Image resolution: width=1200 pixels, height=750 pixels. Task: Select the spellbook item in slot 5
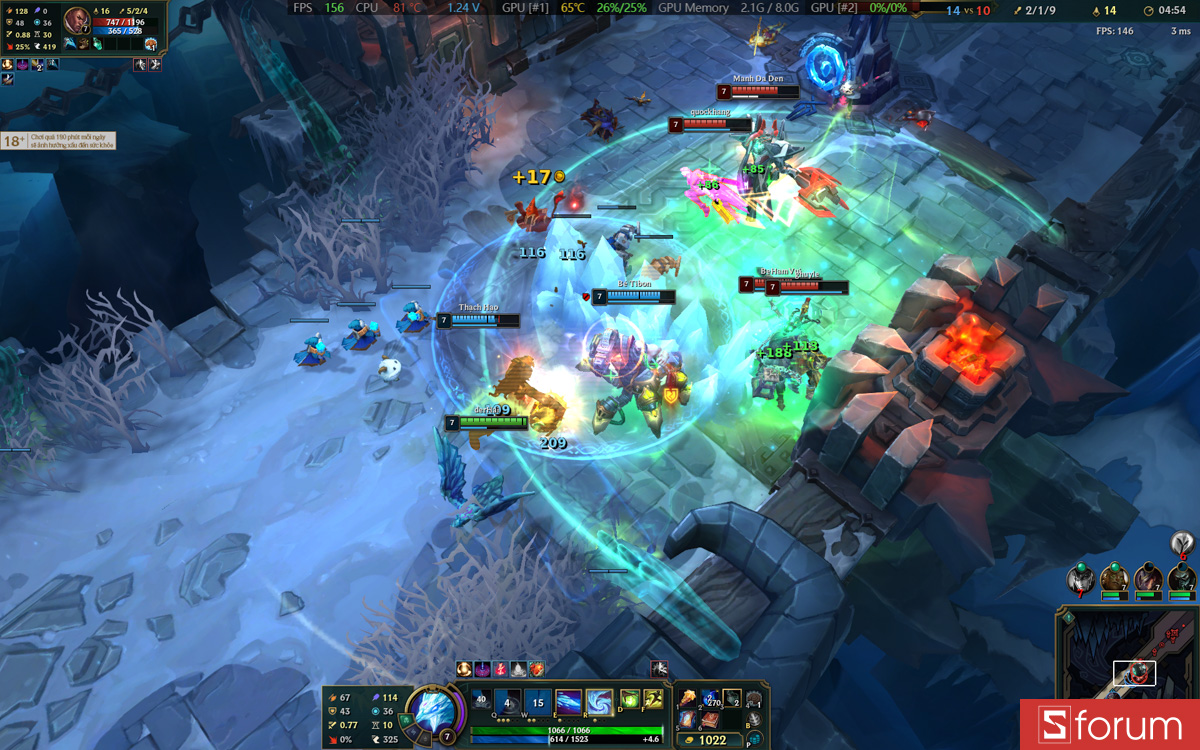pos(687,719)
